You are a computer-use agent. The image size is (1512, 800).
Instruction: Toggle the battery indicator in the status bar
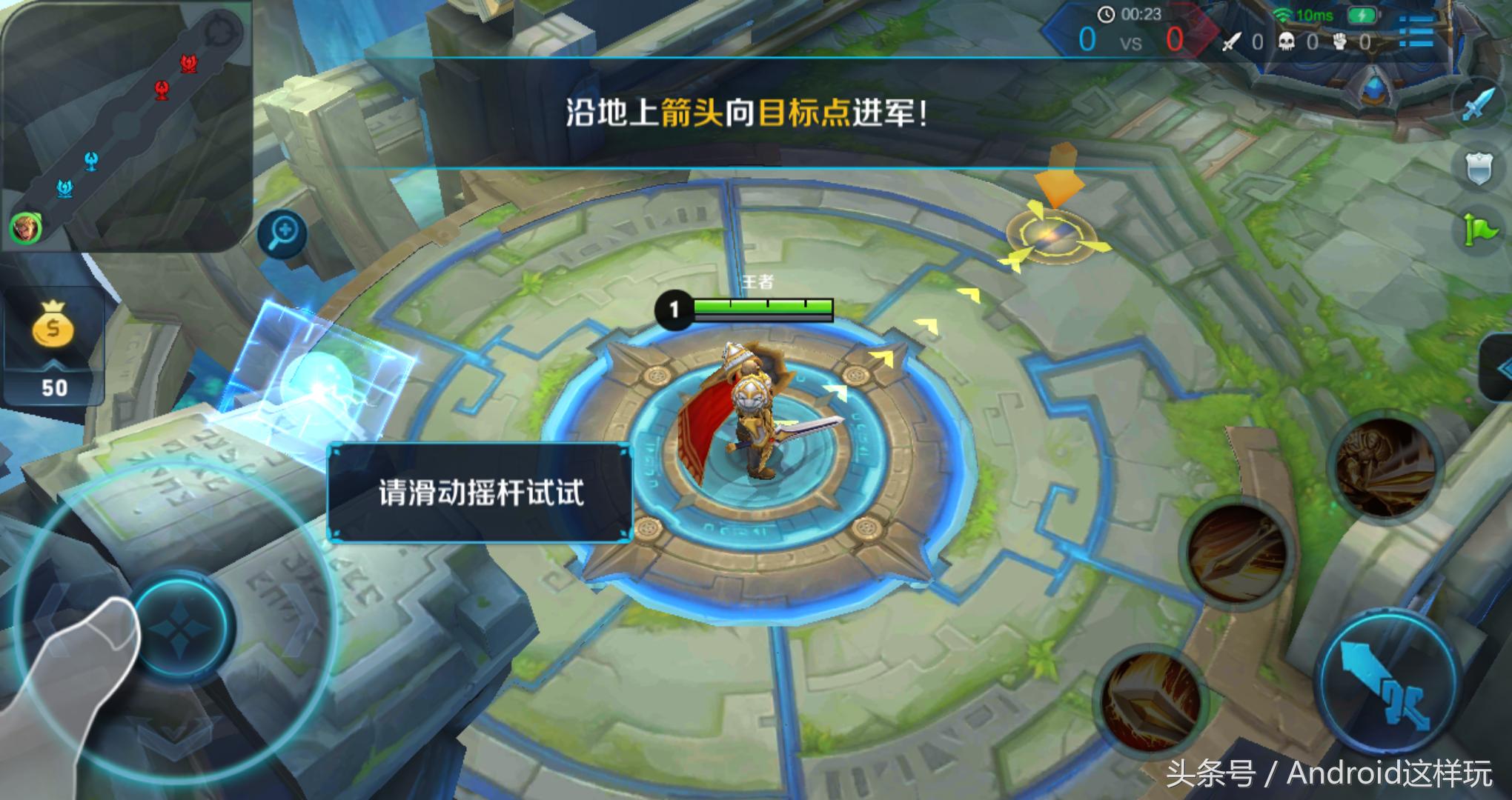tap(1363, 15)
